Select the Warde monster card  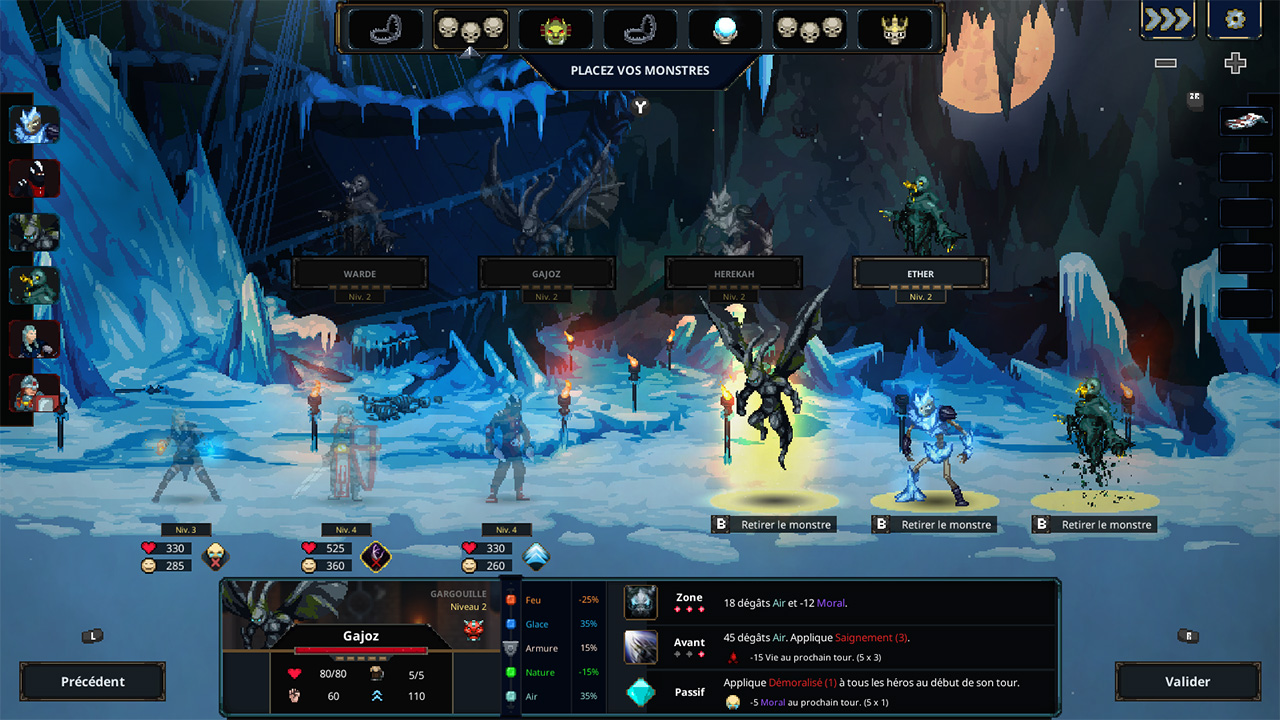point(360,273)
